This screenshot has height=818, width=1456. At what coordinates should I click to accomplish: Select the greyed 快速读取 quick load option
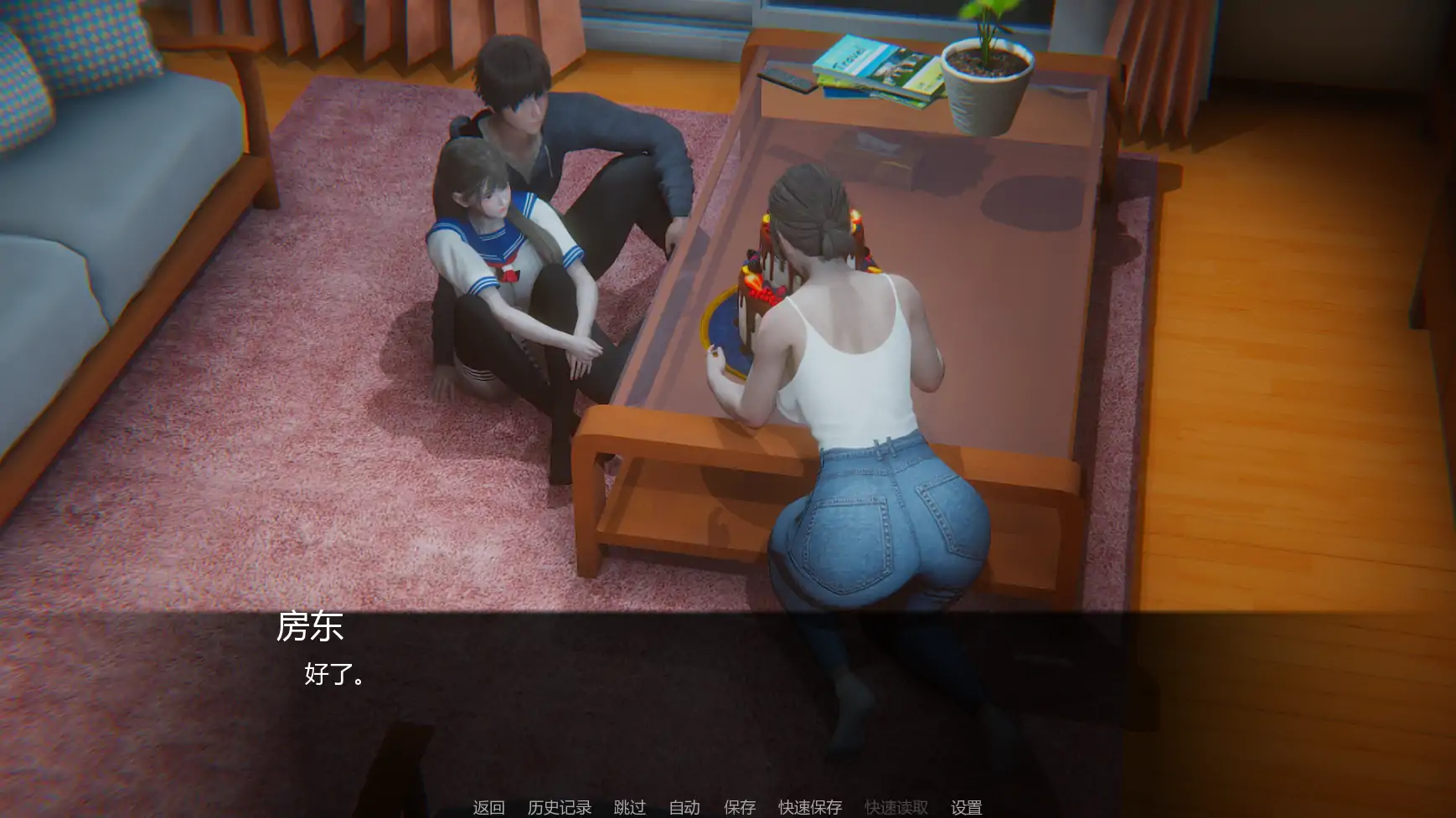coord(894,806)
